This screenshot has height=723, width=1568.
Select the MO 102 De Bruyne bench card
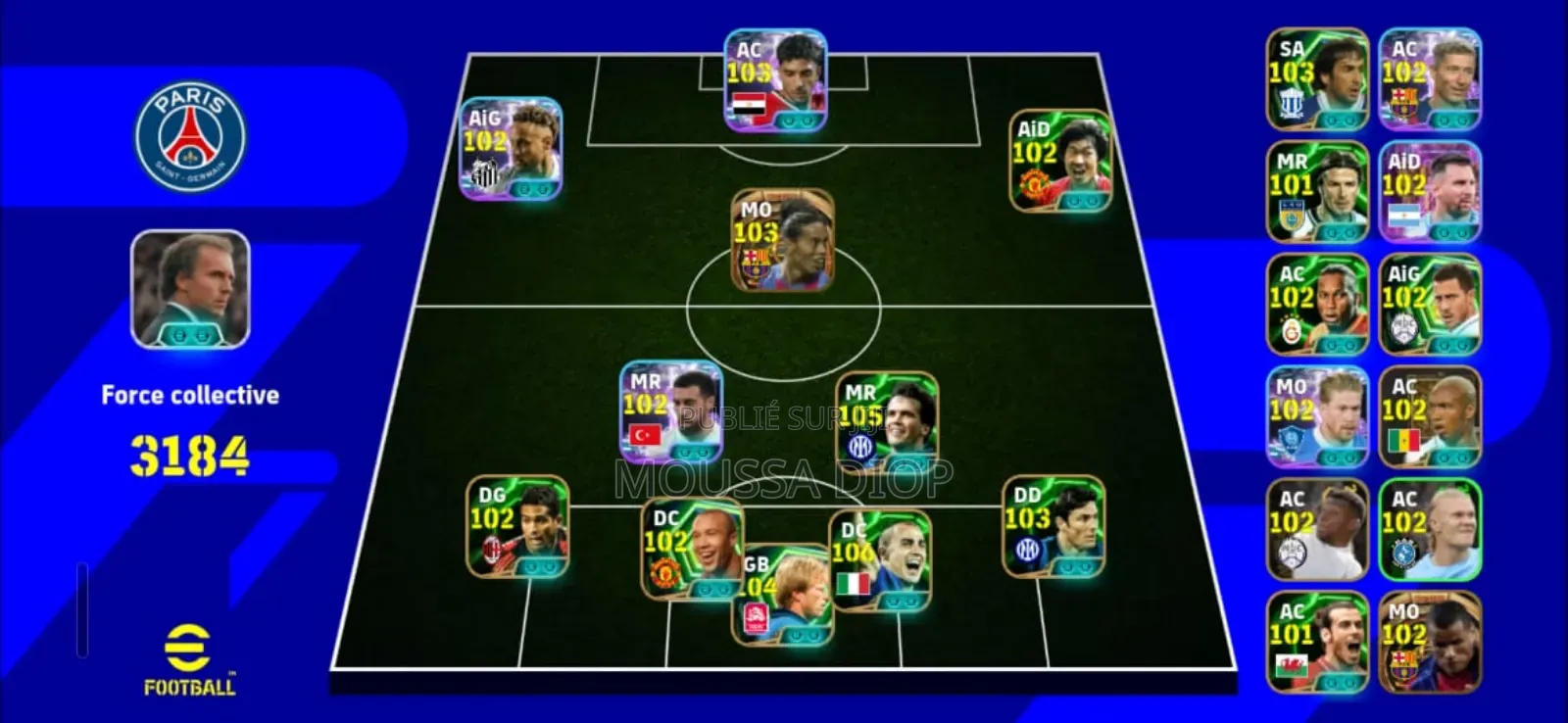(x=1317, y=416)
